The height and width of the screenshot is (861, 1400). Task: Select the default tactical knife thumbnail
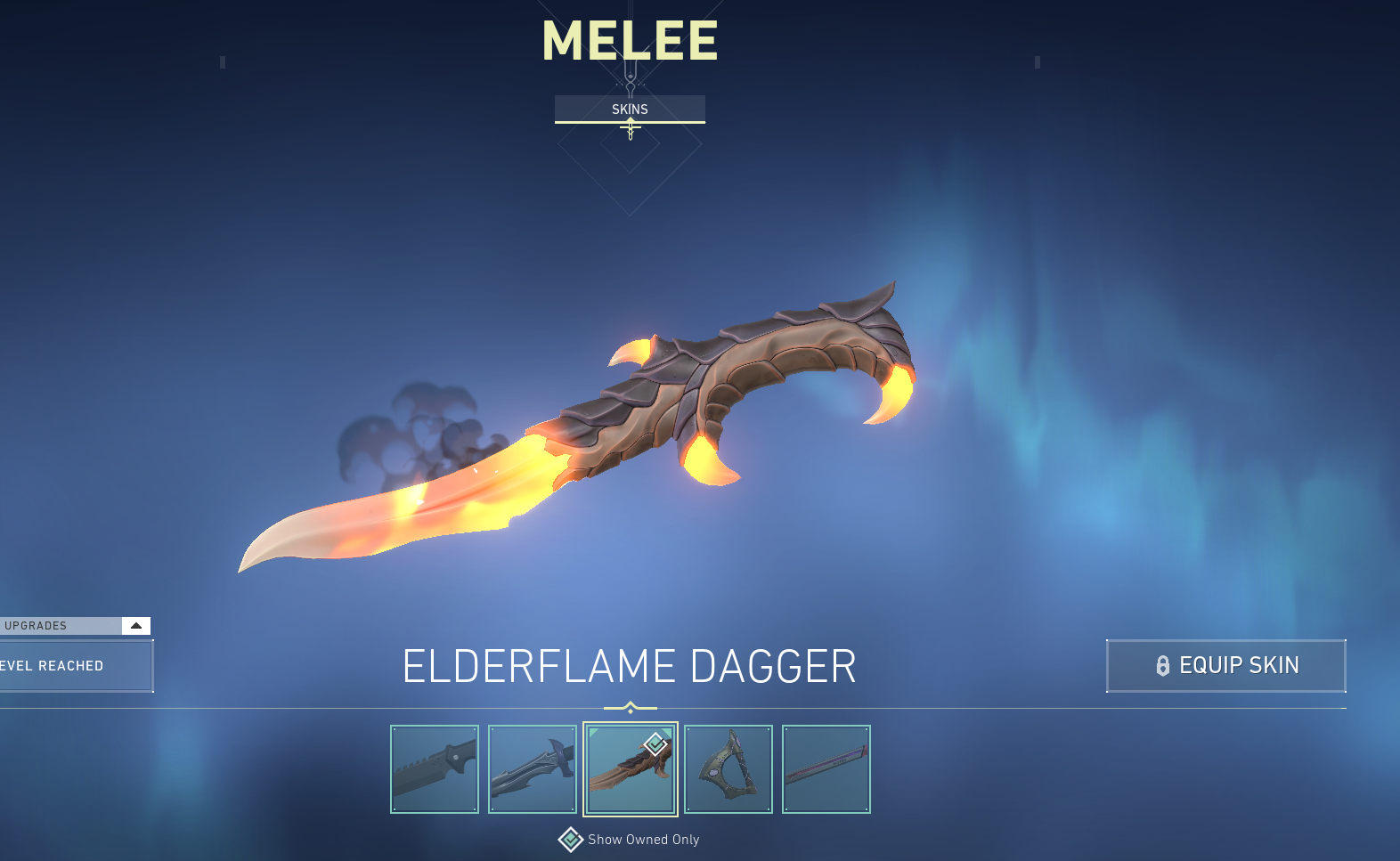435,769
